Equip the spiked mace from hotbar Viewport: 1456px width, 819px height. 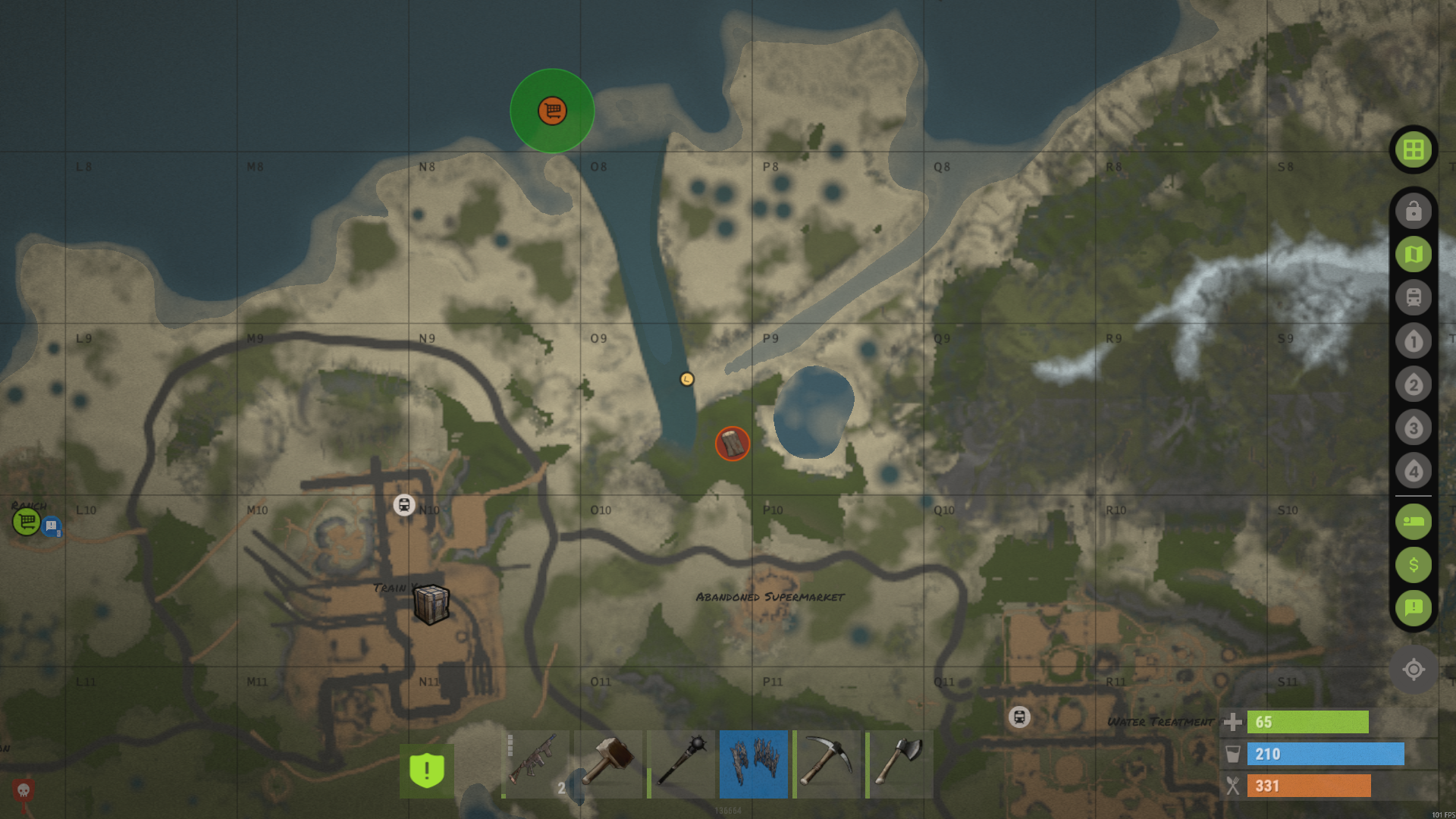681,764
